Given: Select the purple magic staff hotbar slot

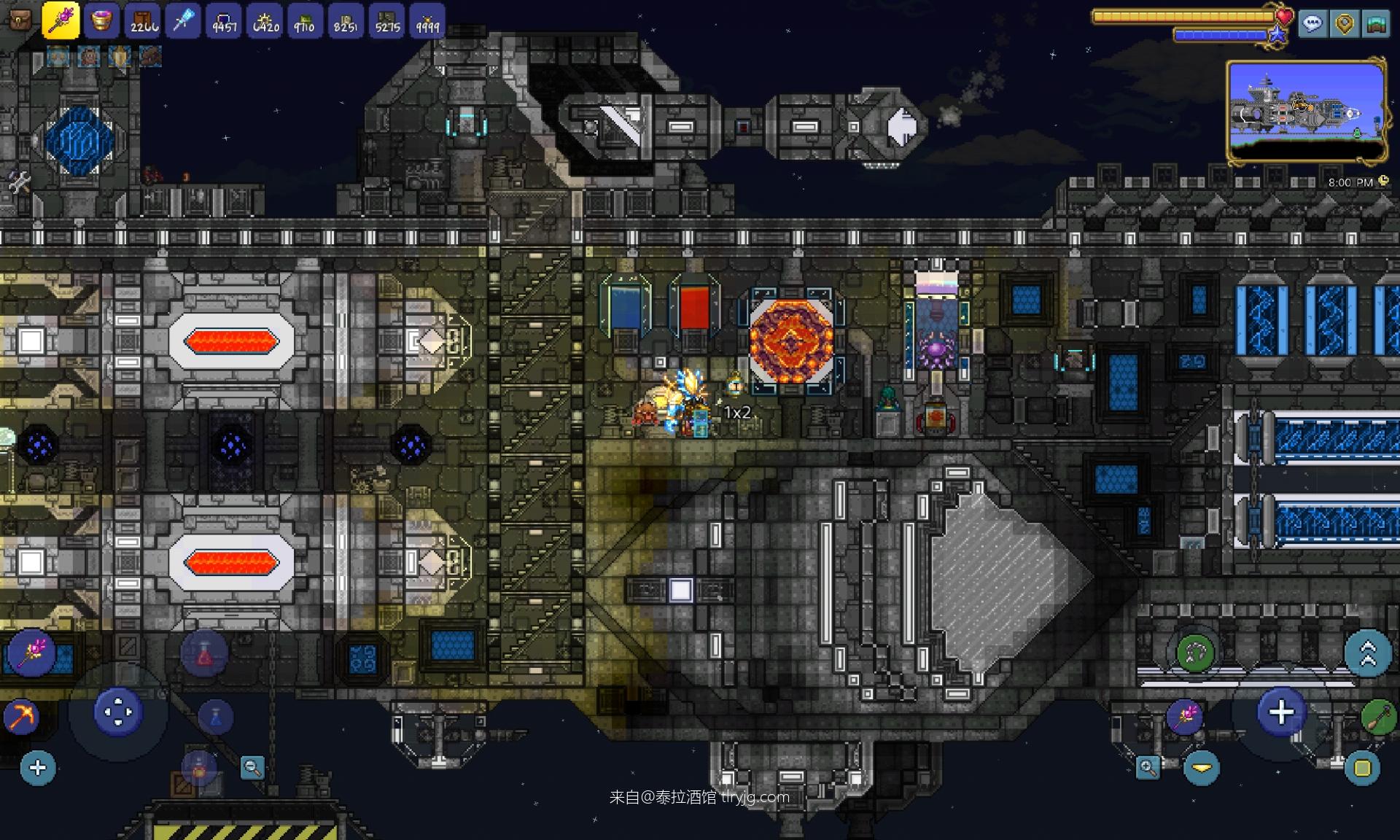Looking at the screenshot, I should click(x=61, y=20).
